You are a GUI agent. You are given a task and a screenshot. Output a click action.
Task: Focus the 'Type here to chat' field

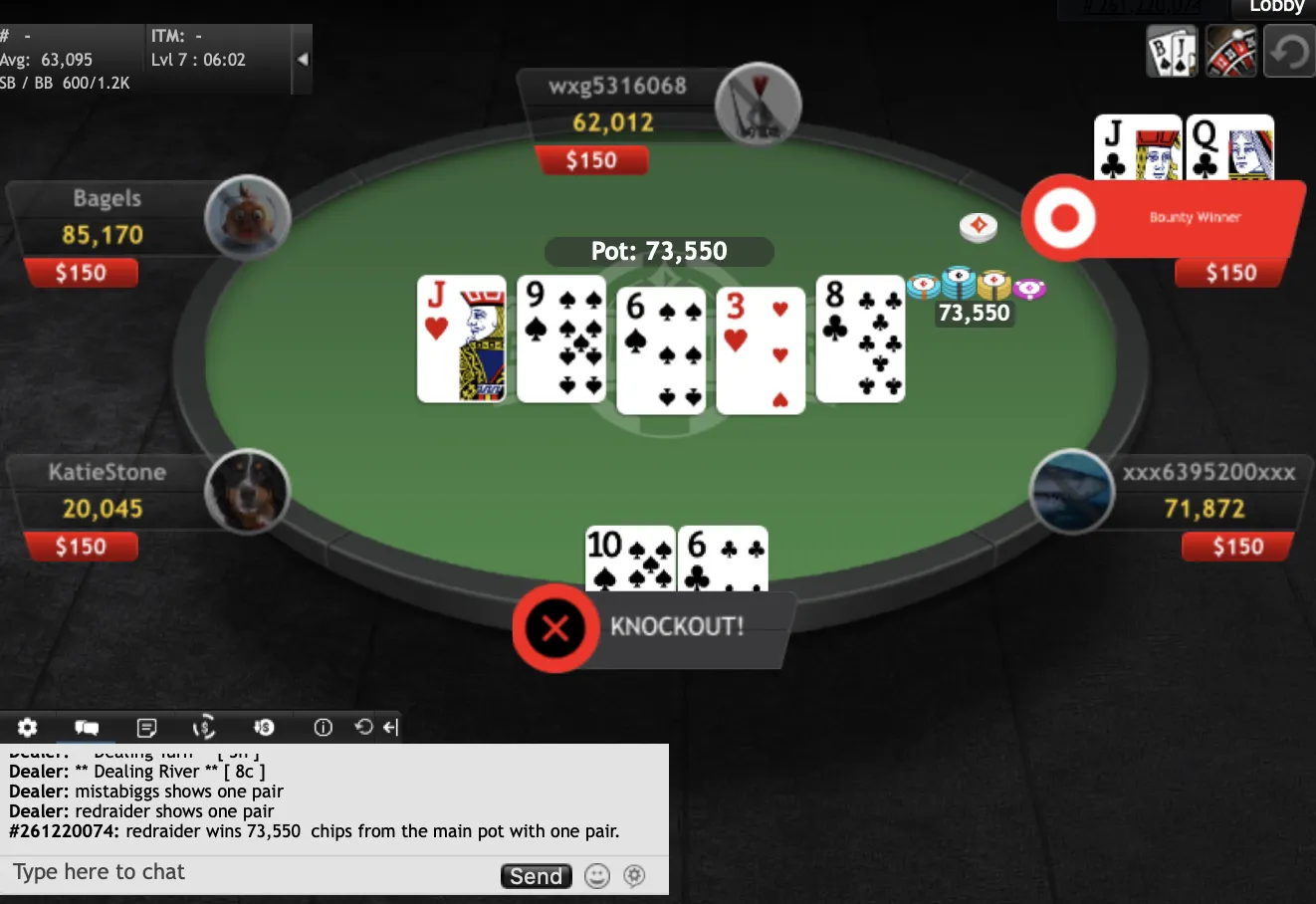249,873
